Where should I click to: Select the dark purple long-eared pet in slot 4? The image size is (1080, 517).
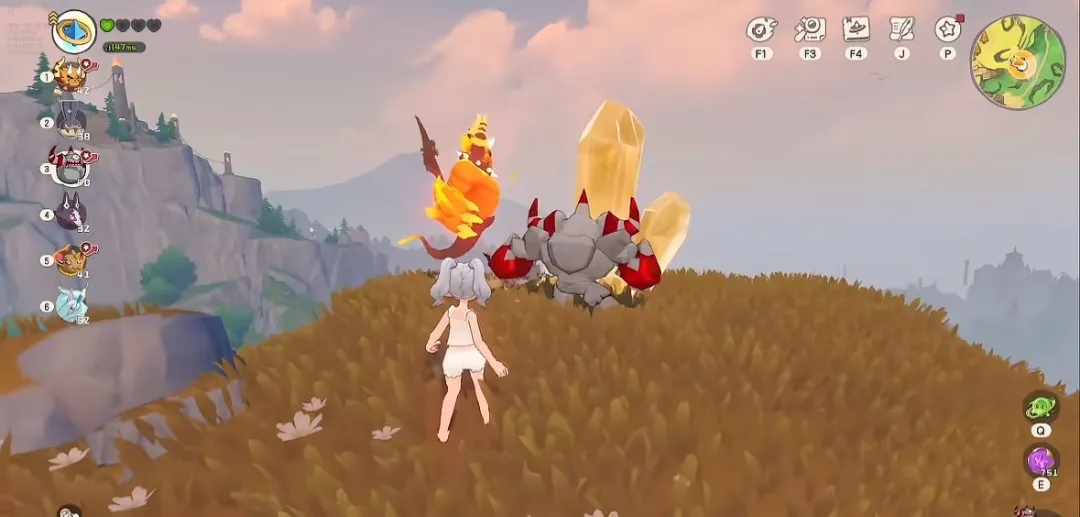pos(70,213)
